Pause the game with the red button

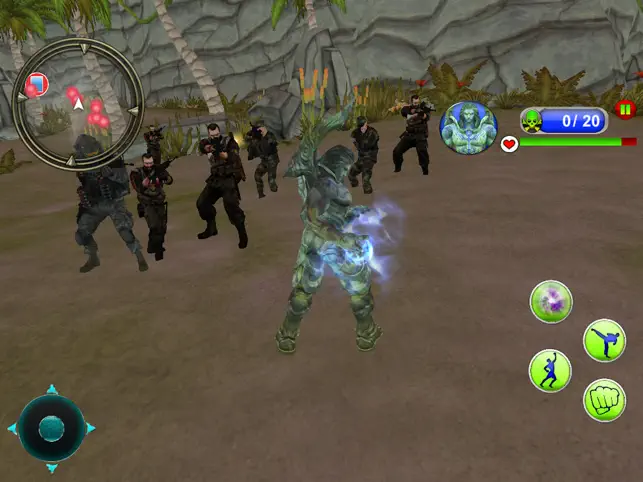point(626,110)
